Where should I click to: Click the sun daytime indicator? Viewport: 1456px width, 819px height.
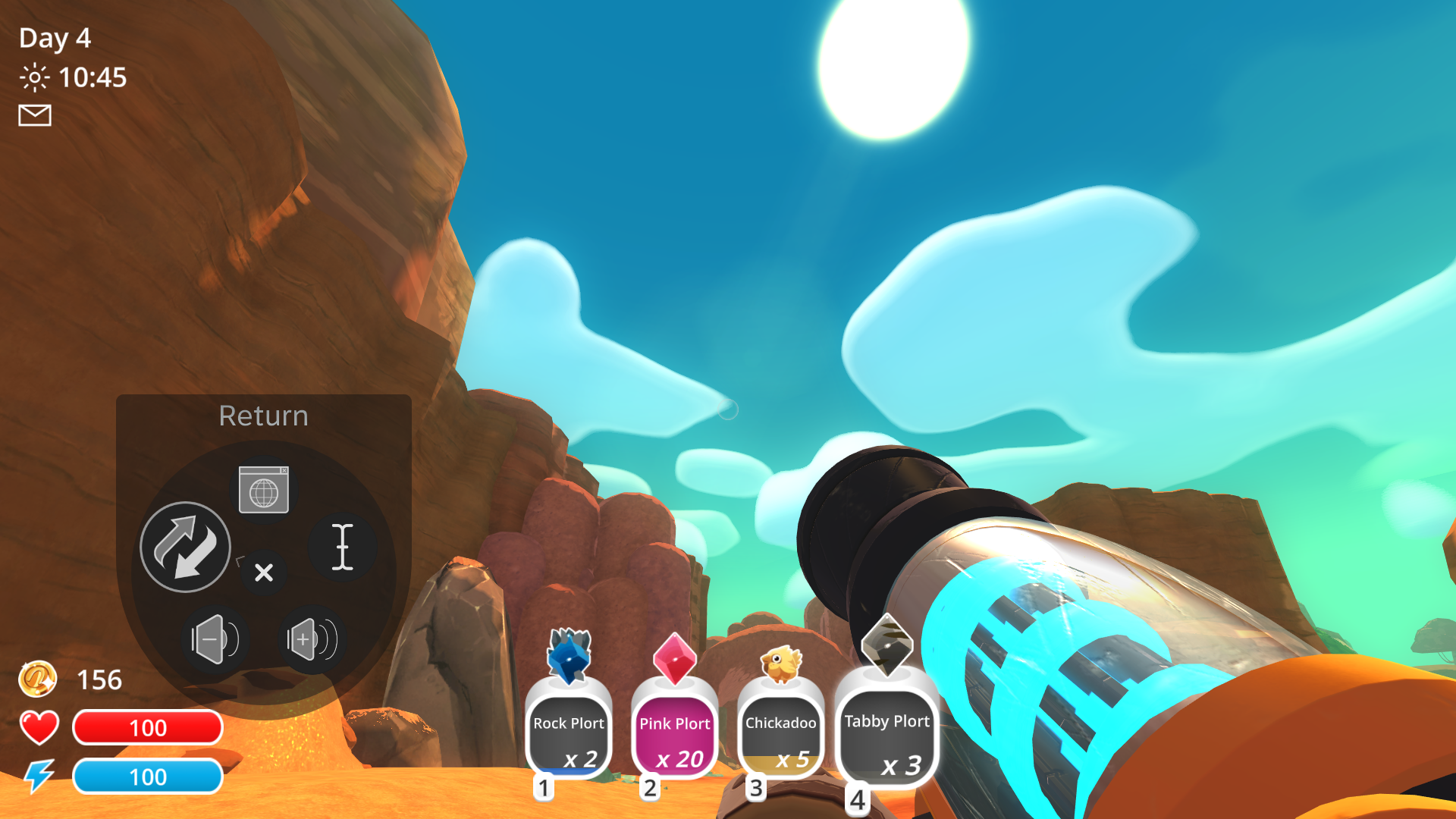[x=33, y=78]
